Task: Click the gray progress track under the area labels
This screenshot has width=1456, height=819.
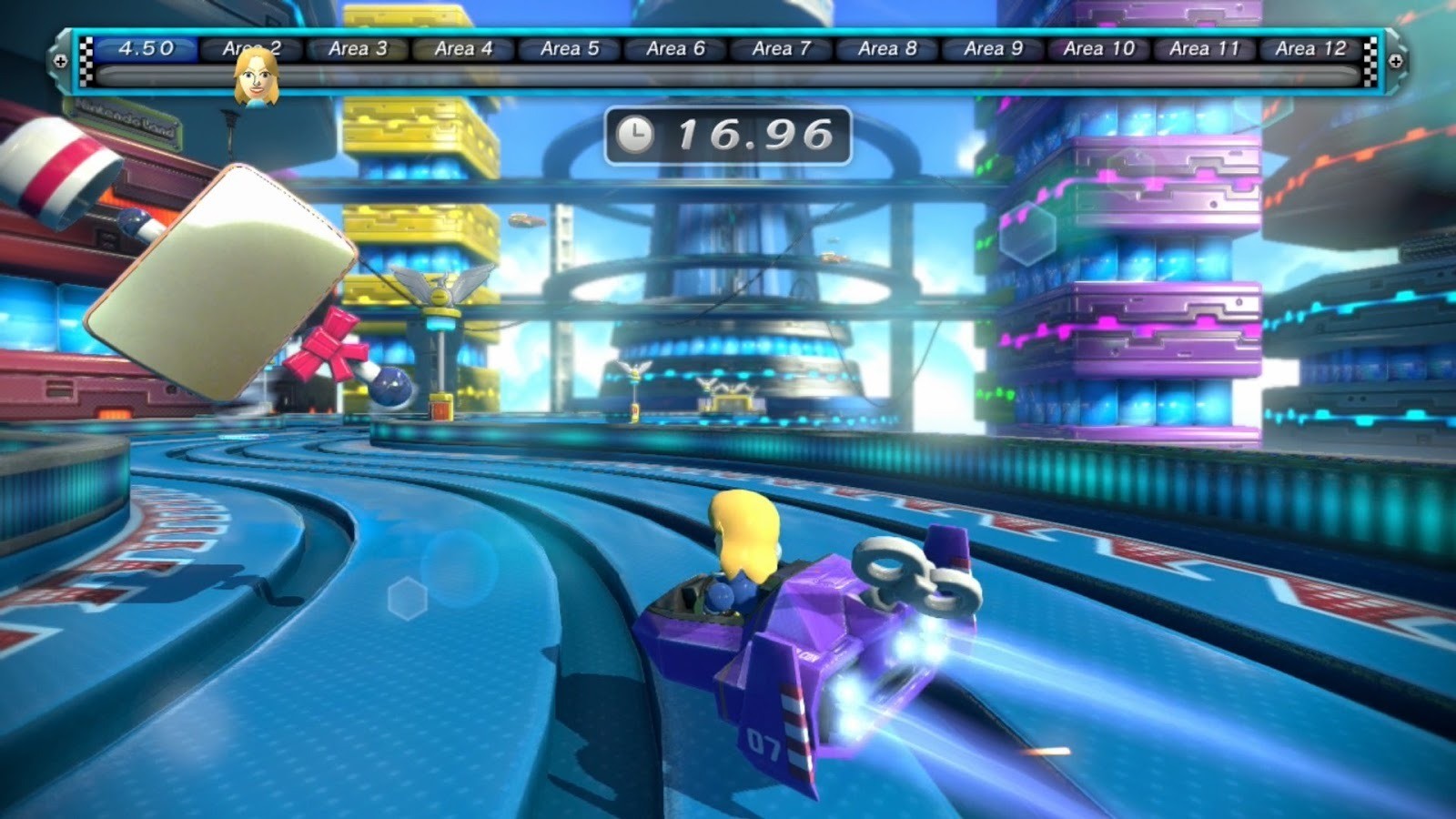Action: coord(728,80)
